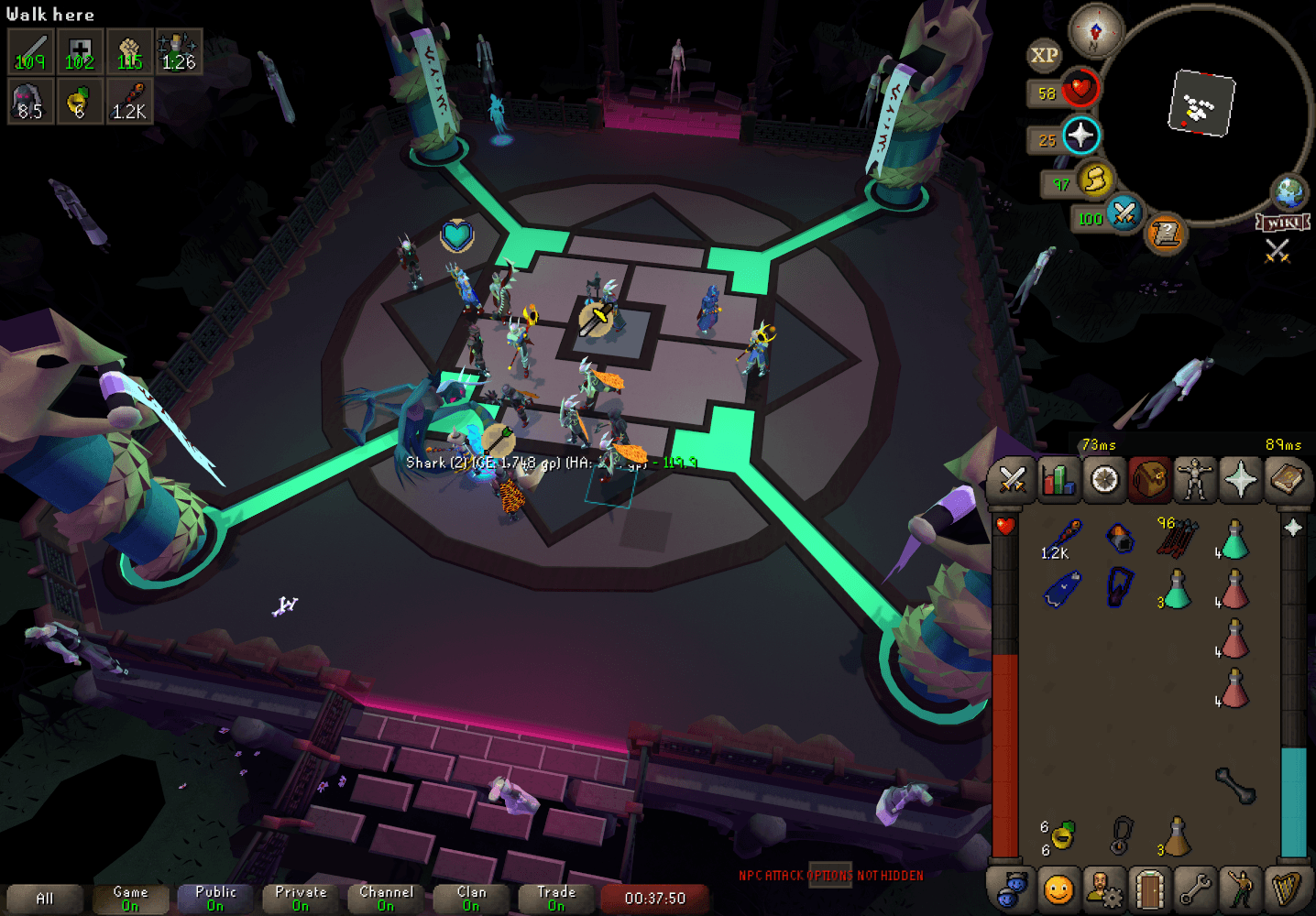1316x916 pixels.
Task: View the Skills tab
Action: point(1058,480)
